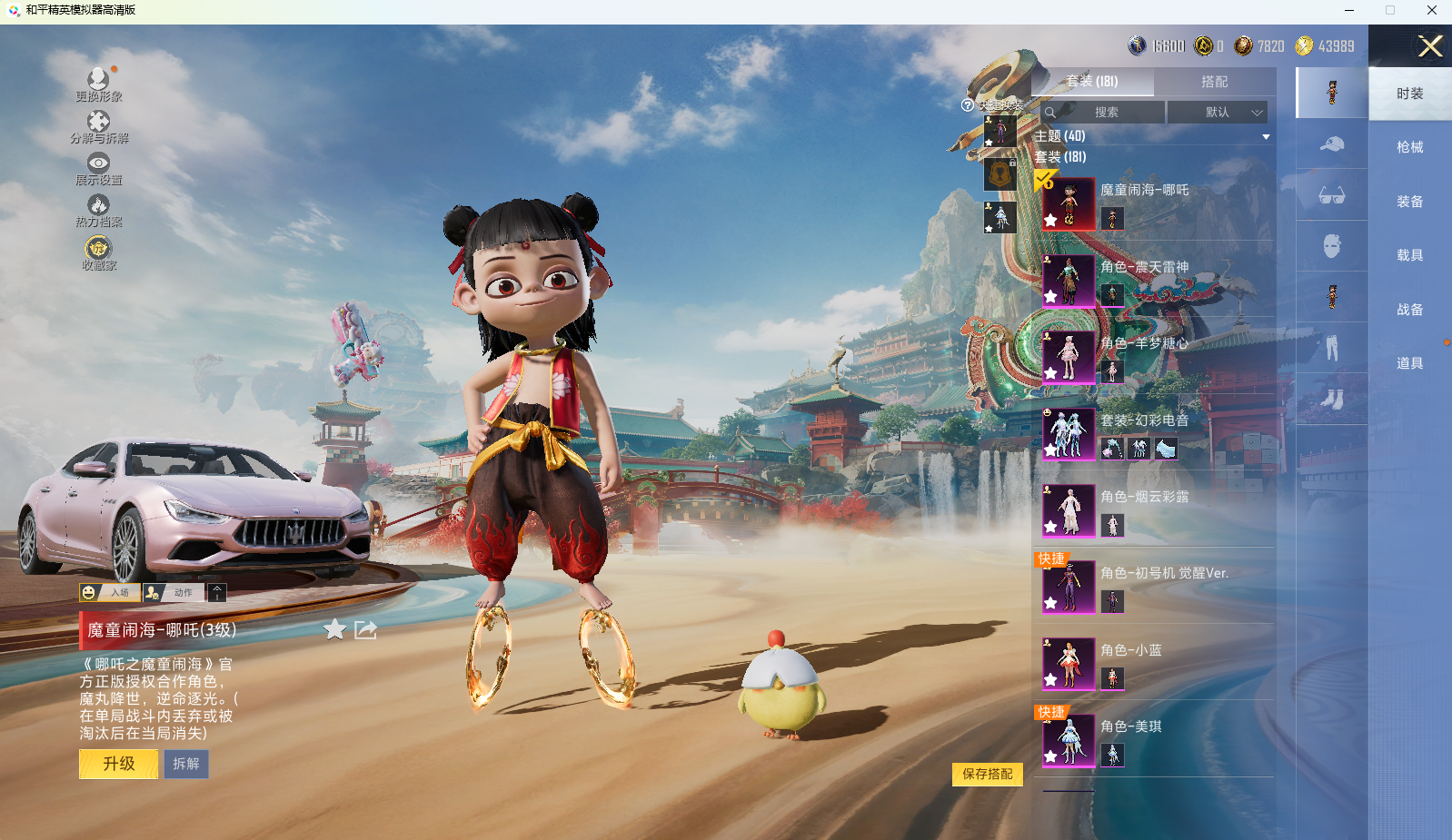Open 展示设置 display settings

coord(98,168)
